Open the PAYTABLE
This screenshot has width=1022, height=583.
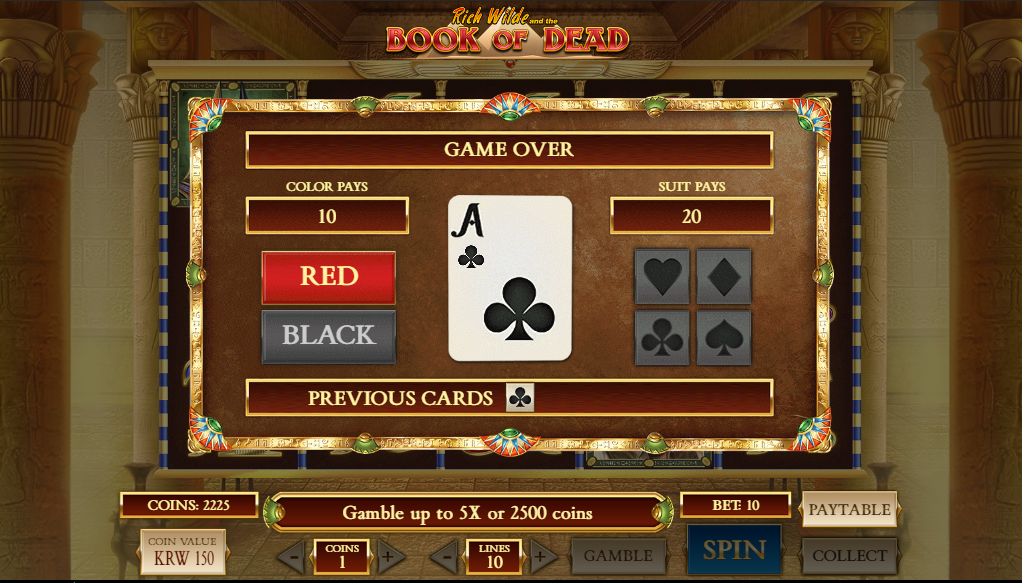[849, 509]
